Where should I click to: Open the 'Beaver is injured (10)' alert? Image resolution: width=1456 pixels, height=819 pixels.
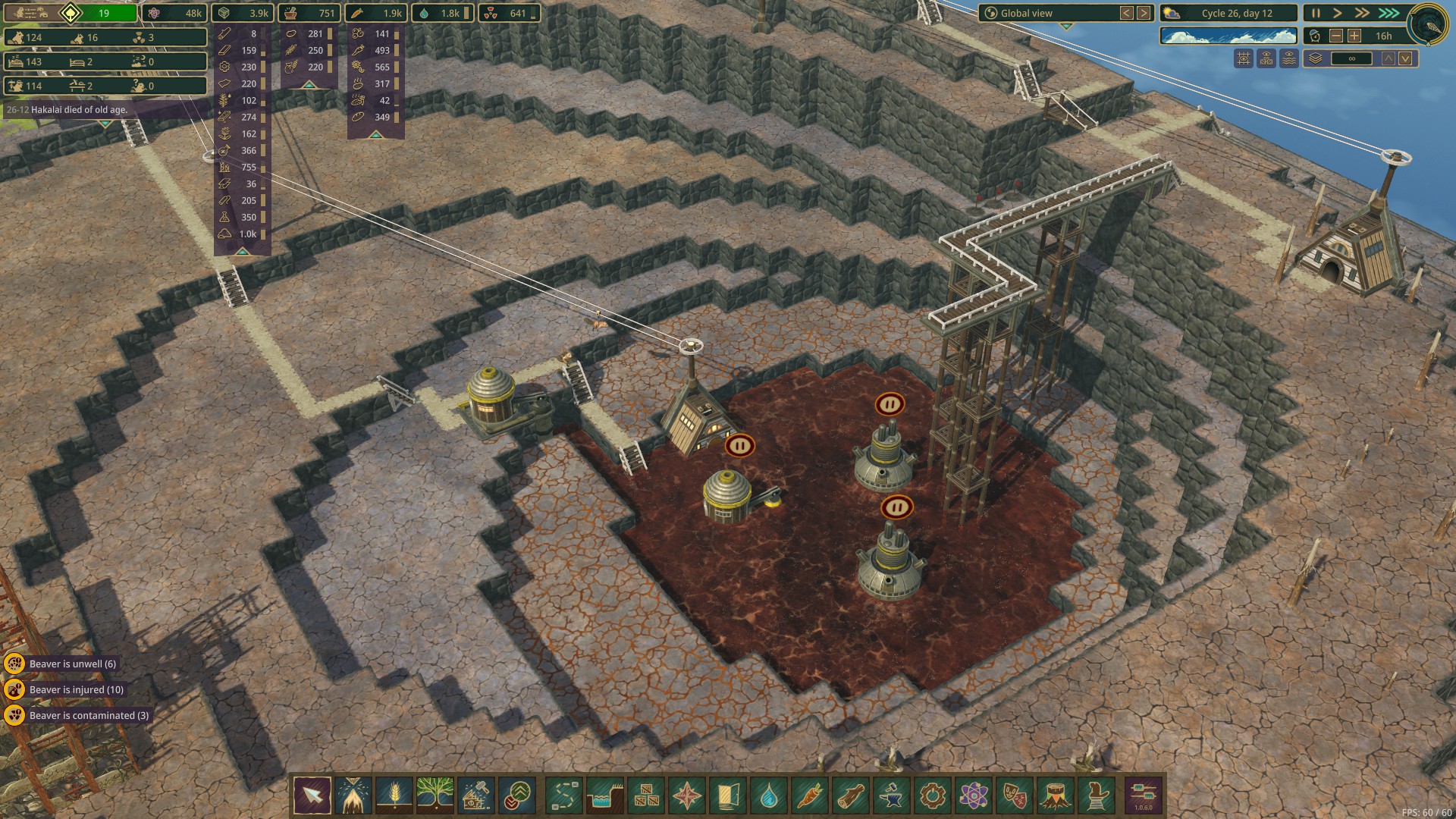(76, 689)
